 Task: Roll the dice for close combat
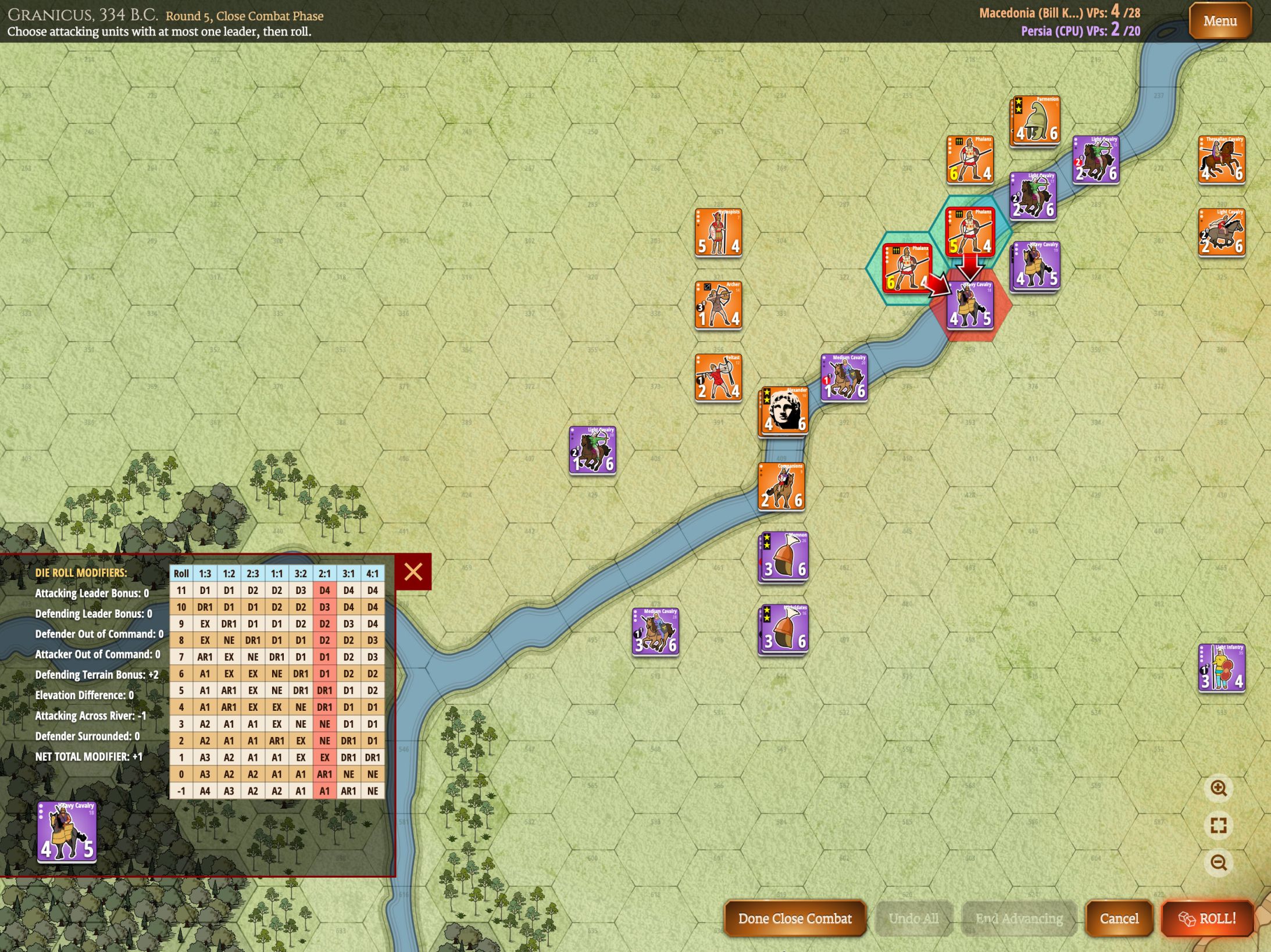pos(1207,918)
